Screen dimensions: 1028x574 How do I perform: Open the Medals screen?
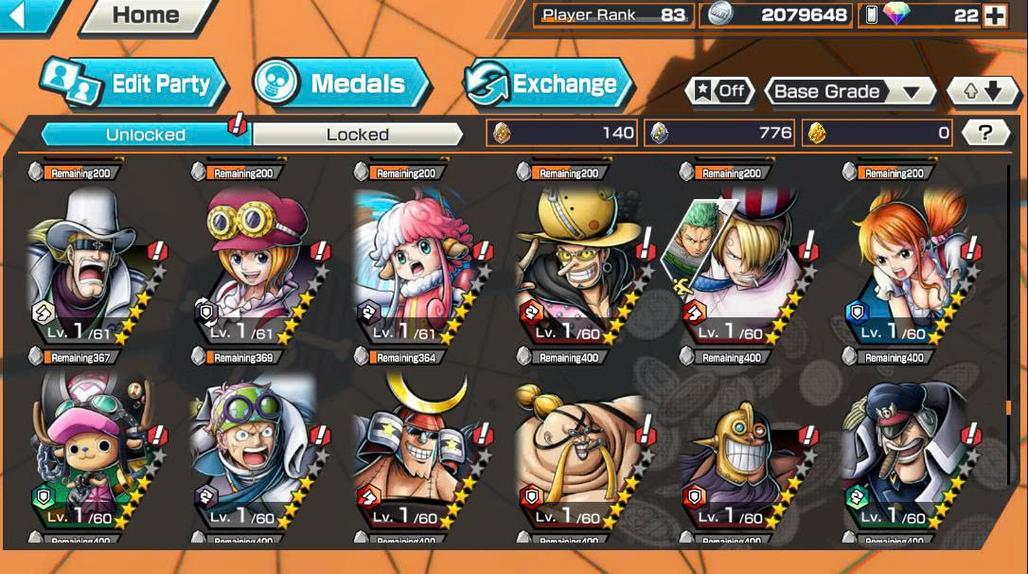pos(342,84)
